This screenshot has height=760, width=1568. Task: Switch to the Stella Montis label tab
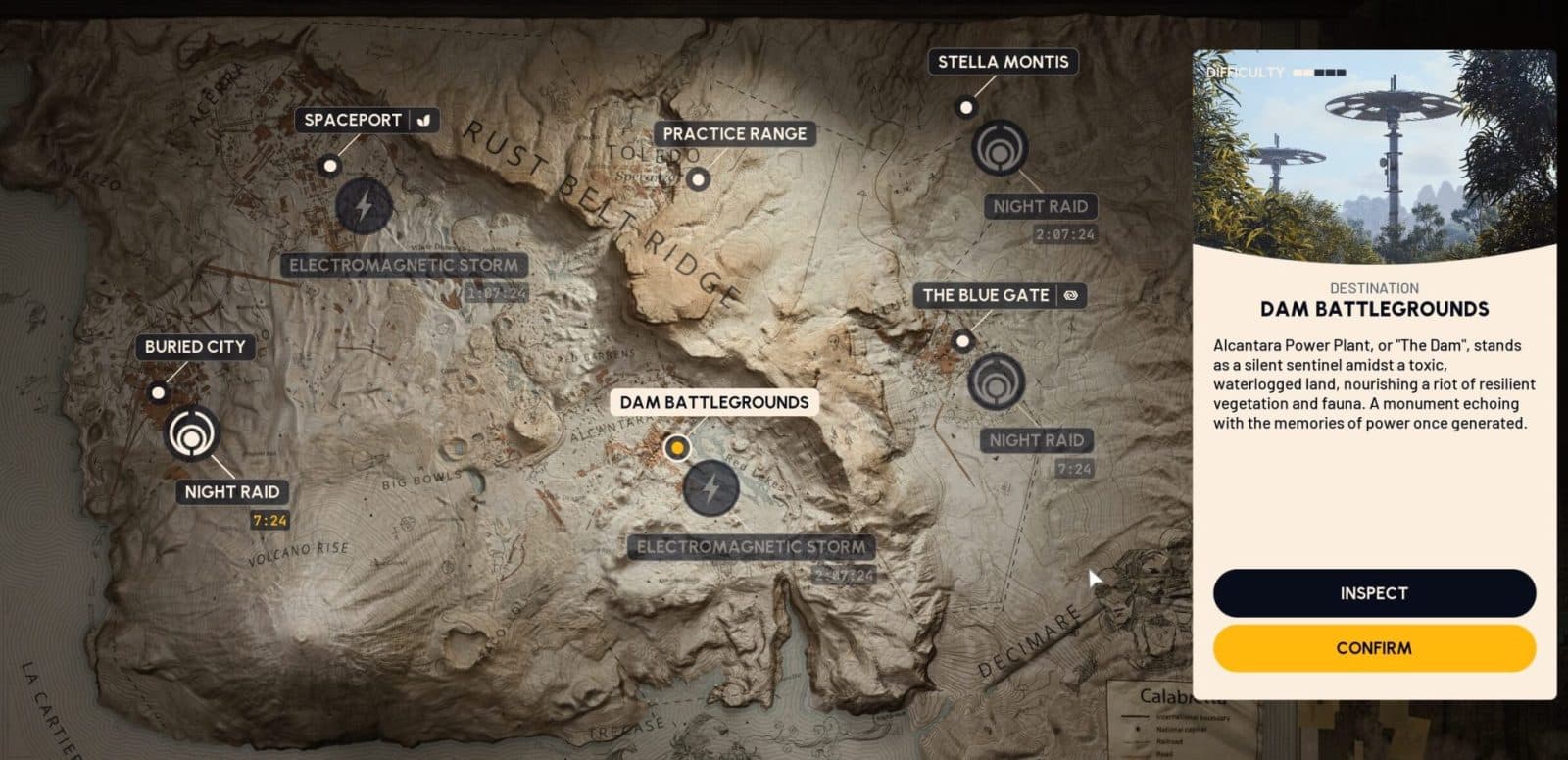[x=1003, y=62]
